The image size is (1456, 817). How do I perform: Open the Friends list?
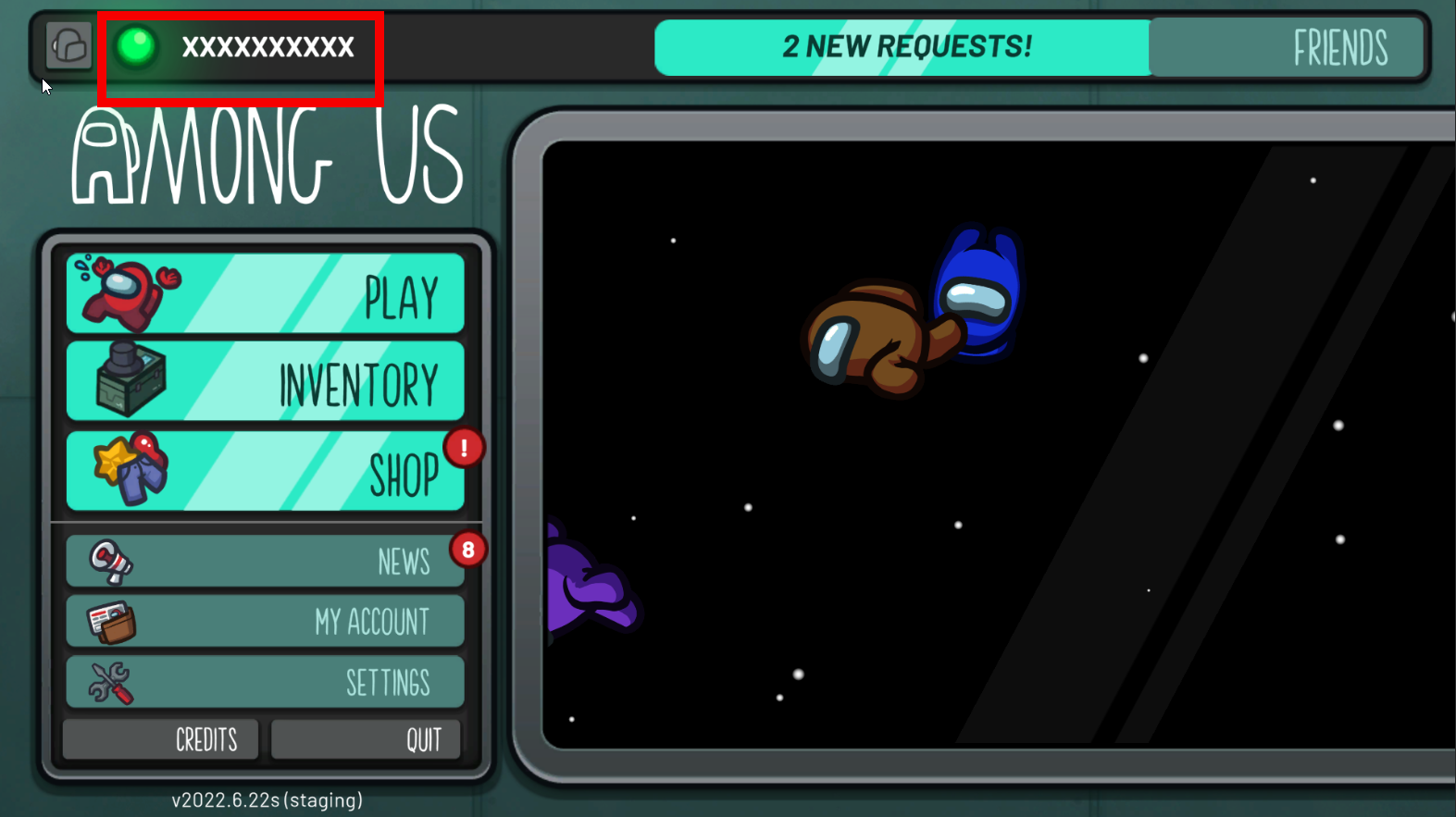click(x=1287, y=47)
